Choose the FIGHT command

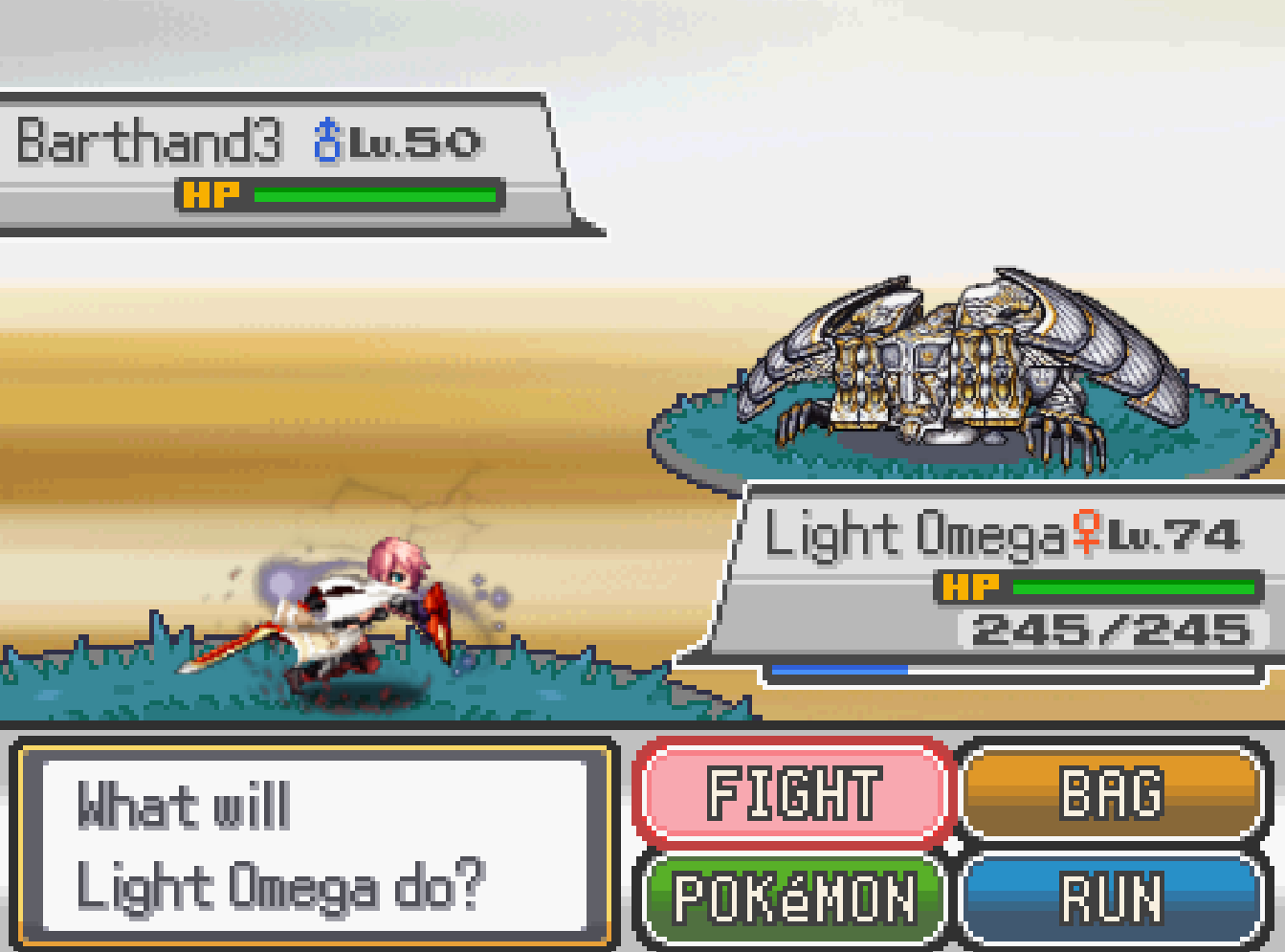[793, 793]
